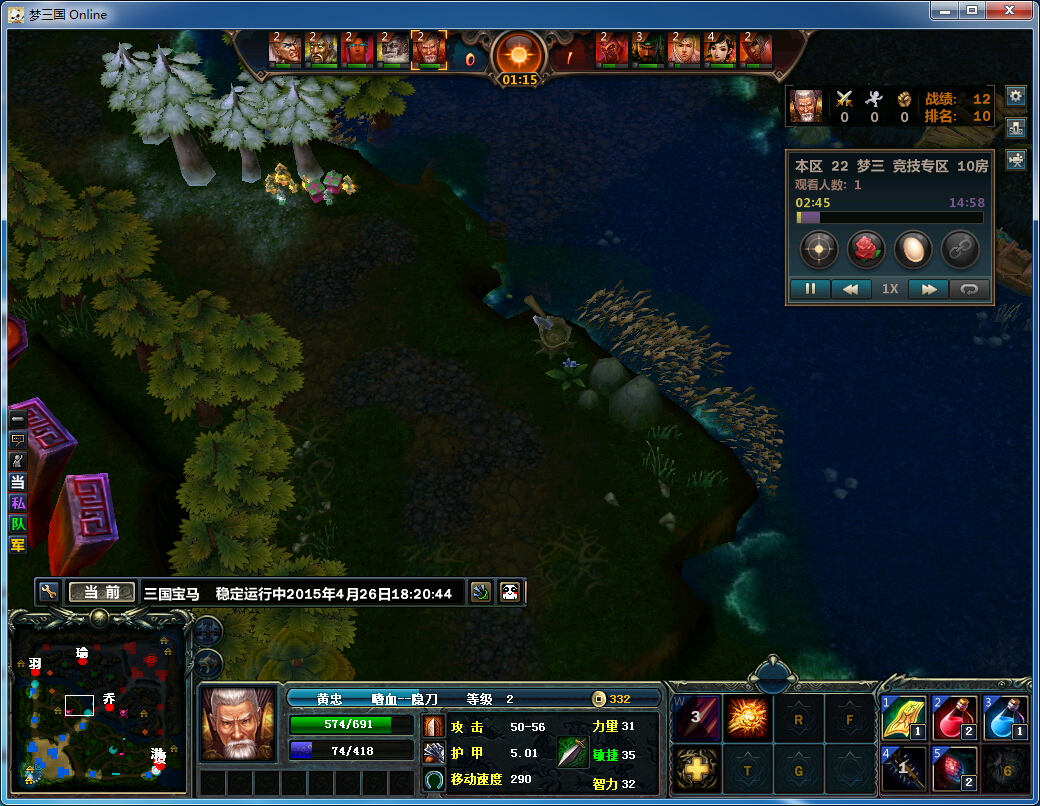Speed up replay with the fast-forward button
Screen dimensions: 1040x806
pos(928,289)
